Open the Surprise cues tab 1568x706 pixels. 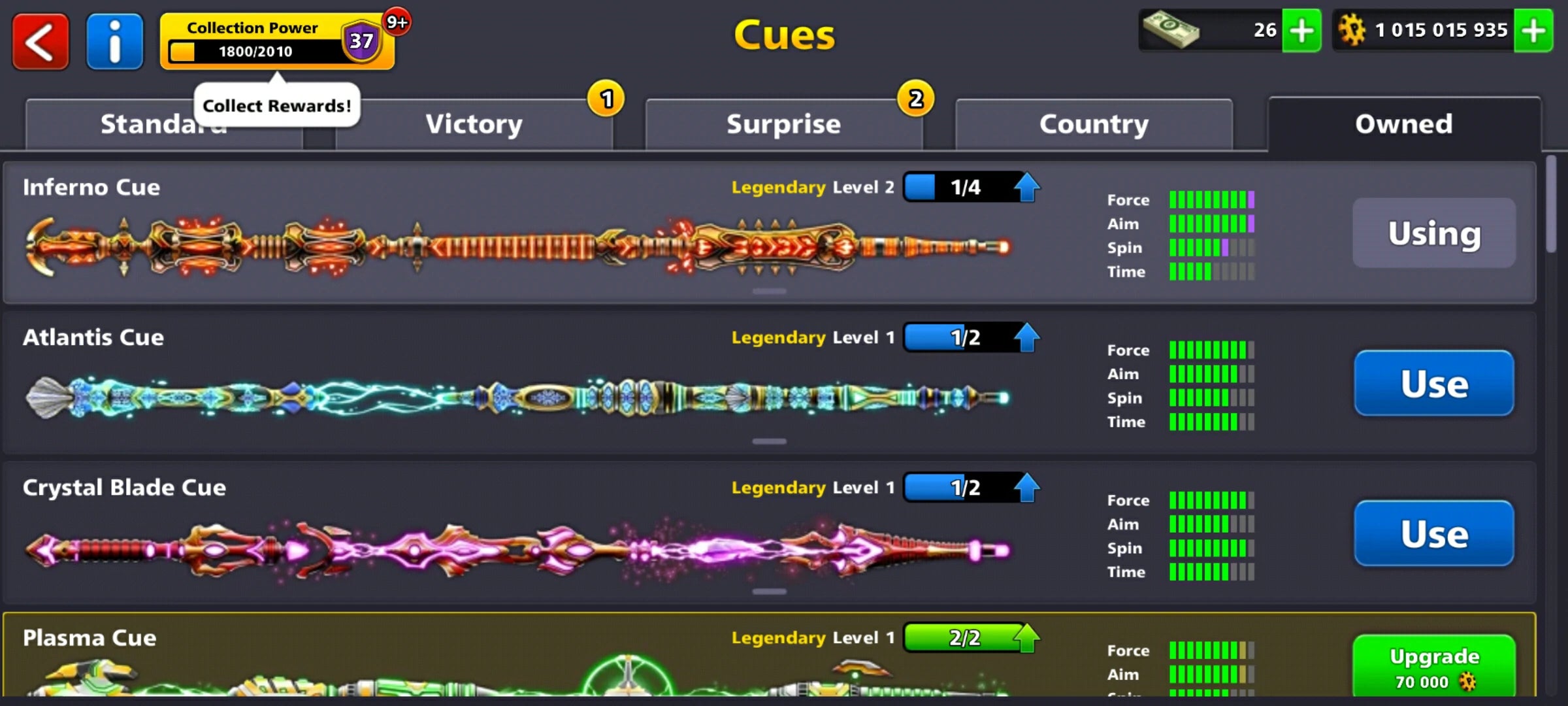pyautogui.click(x=783, y=123)
